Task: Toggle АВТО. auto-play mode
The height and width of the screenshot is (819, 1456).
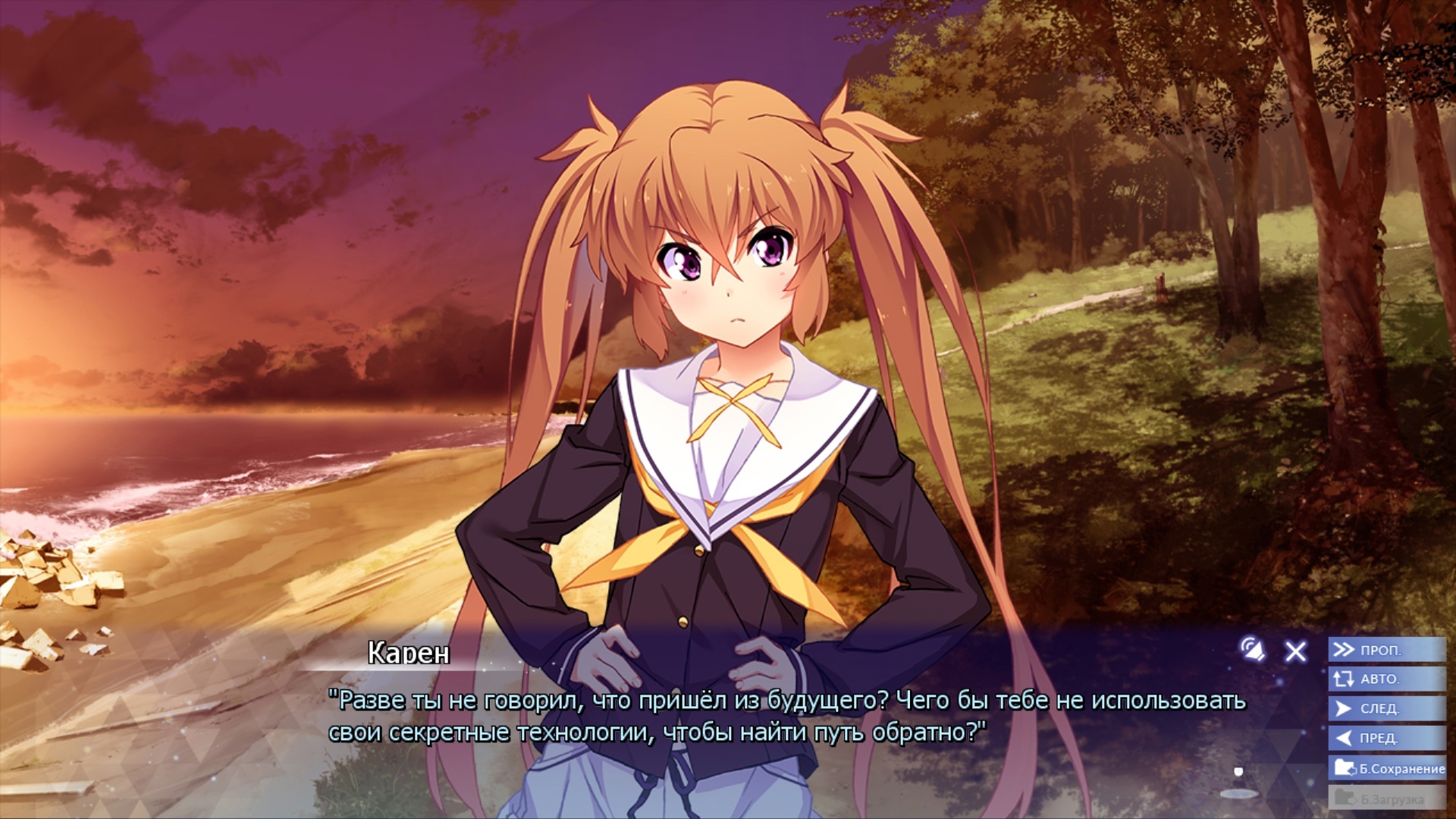Action: pos(1386,679)
